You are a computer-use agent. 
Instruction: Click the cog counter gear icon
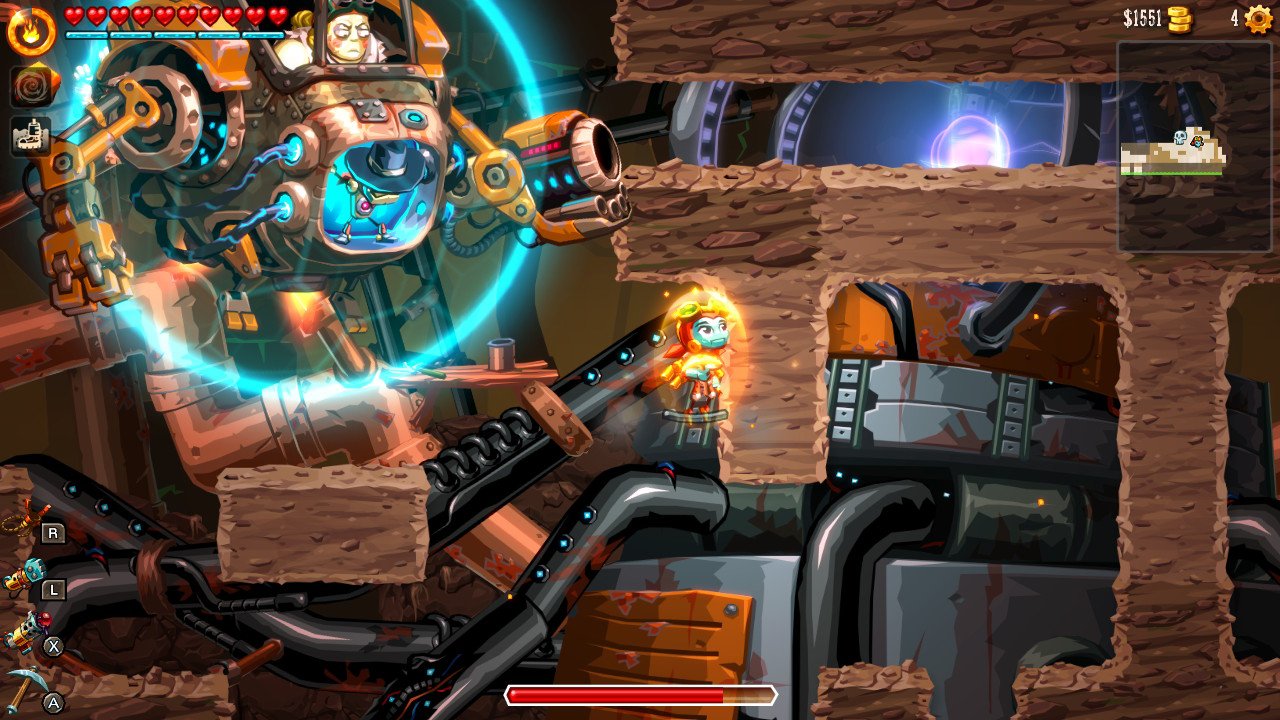point(1256,17)
